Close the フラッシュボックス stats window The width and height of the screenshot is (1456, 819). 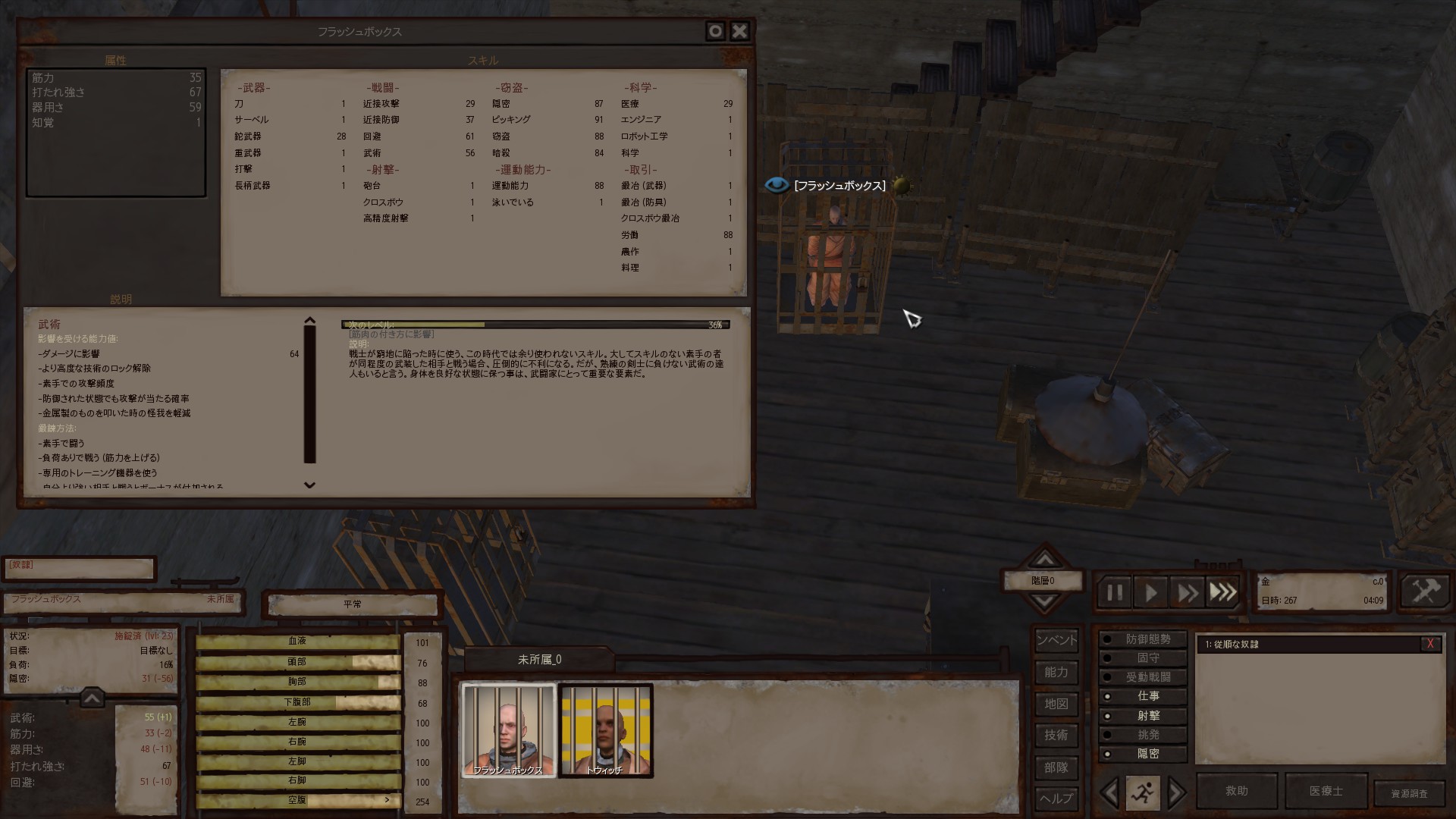(x=739, y=31)
